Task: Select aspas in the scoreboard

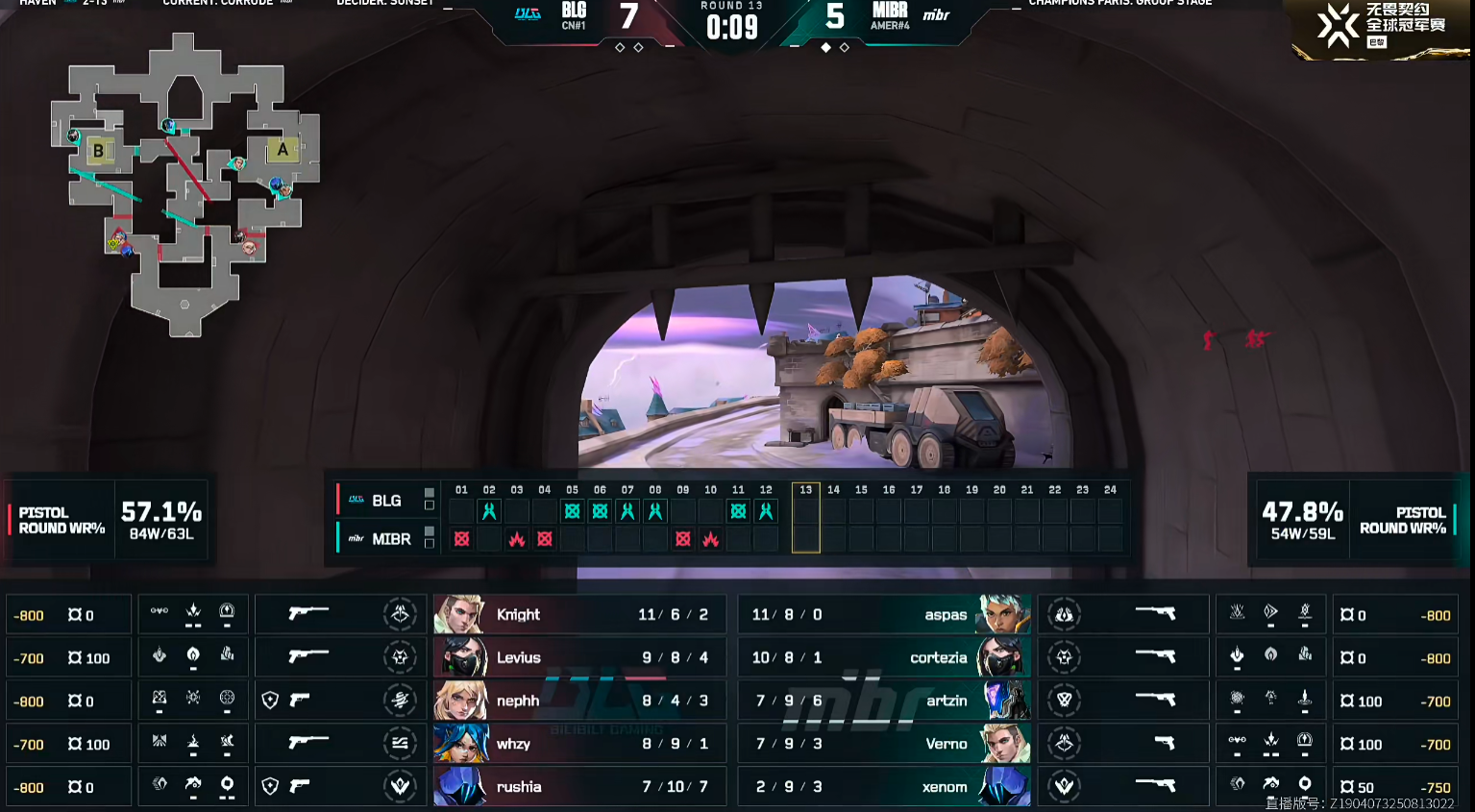Action: pyautogui.click(x=884, y=615)
